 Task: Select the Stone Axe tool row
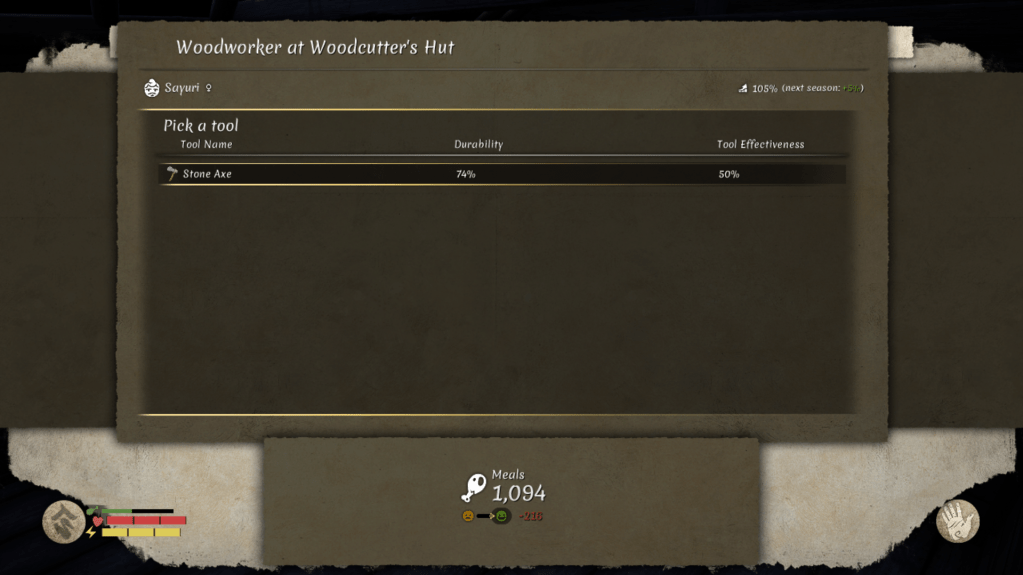(502, 174)
